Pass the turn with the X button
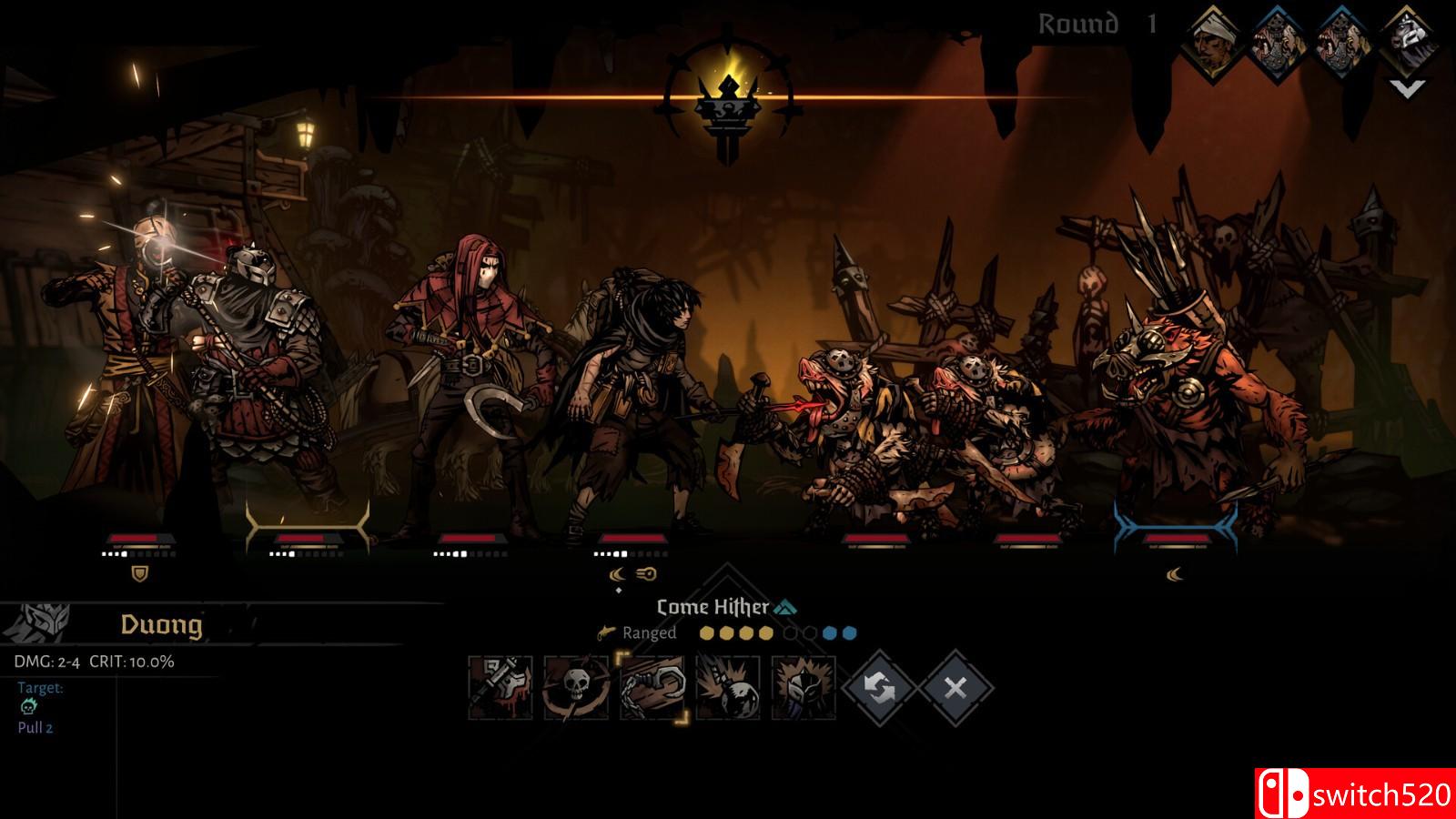Screen dimensions: 1456x819 pos(955,688)
